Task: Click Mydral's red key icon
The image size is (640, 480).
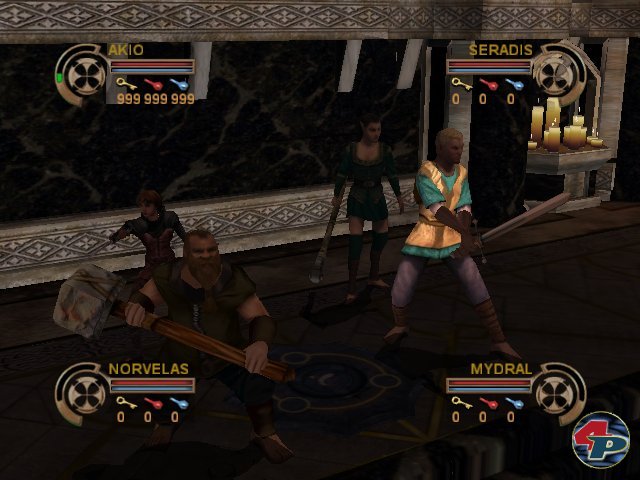Action: click(x=485, y=403)
